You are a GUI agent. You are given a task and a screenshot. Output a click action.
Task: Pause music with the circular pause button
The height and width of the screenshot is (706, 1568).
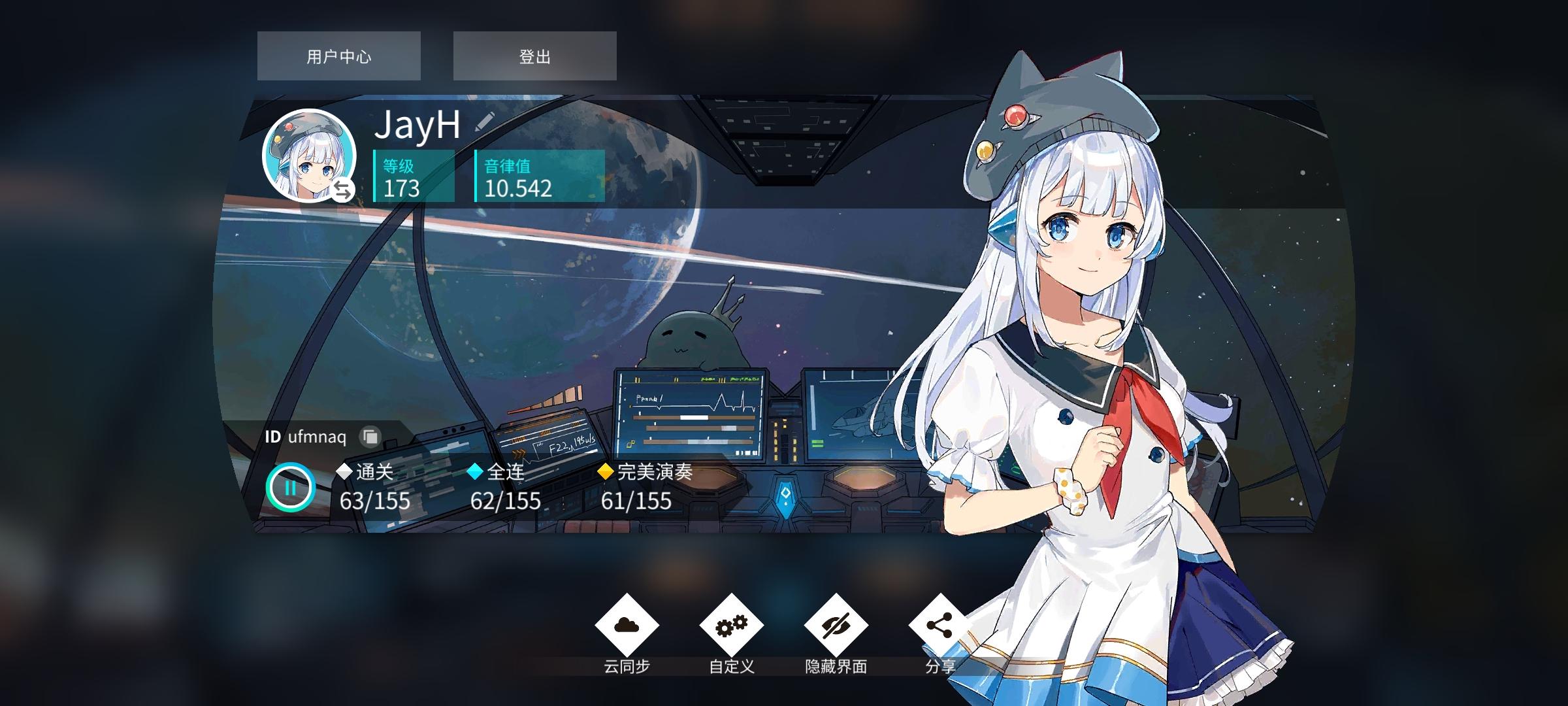point(291,487)
